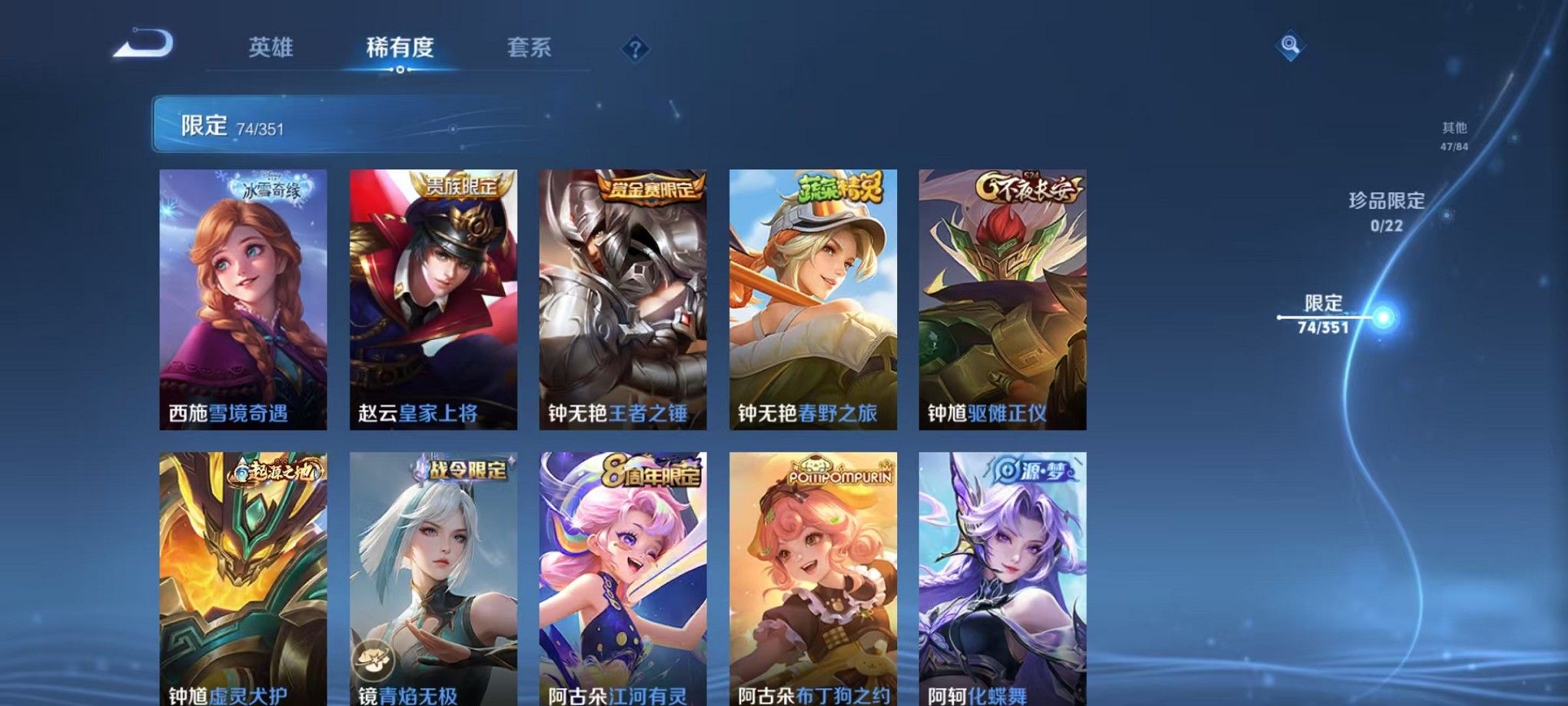Select the 稀有度 tab
The image size is (1568, 706).
click(x=400, y=48)
